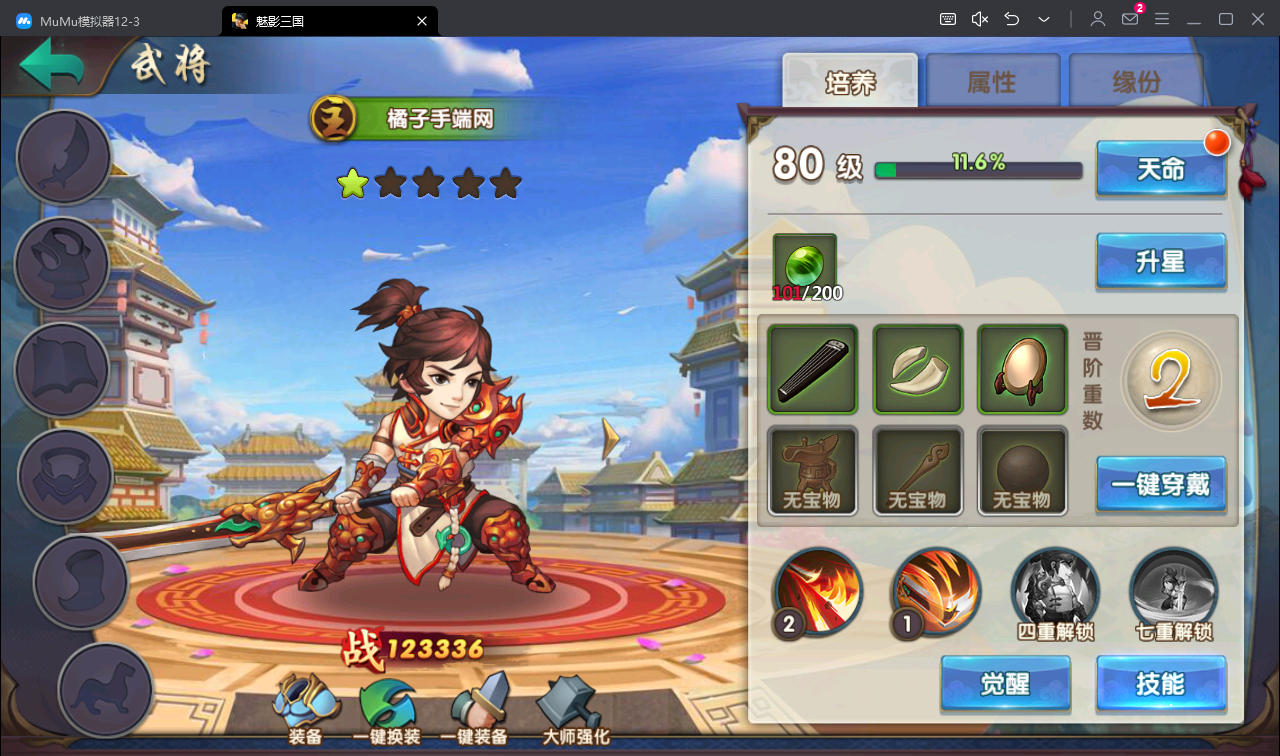Open the 天命 destiny panel
The height and width of the screenshot is (756, 1280).
coord(1160,168)
